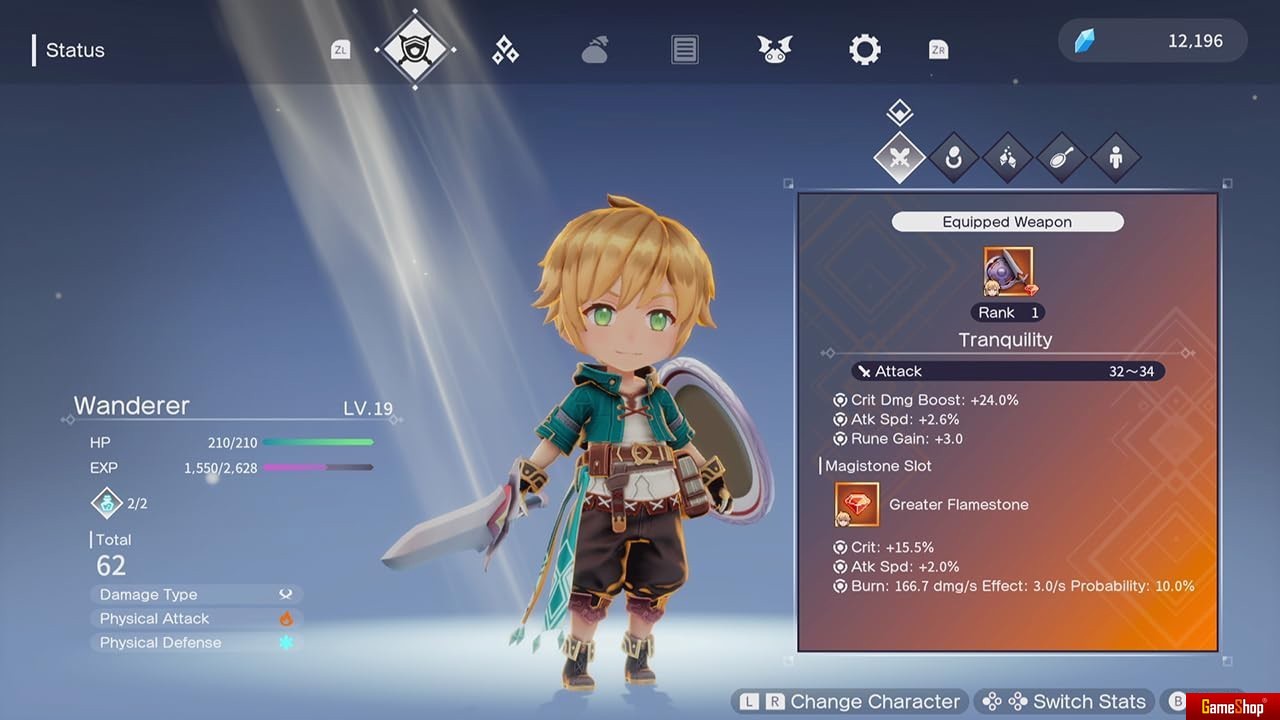1280x720 pixels.
Task: Switch to the winged creature tab
Action: 775,50
